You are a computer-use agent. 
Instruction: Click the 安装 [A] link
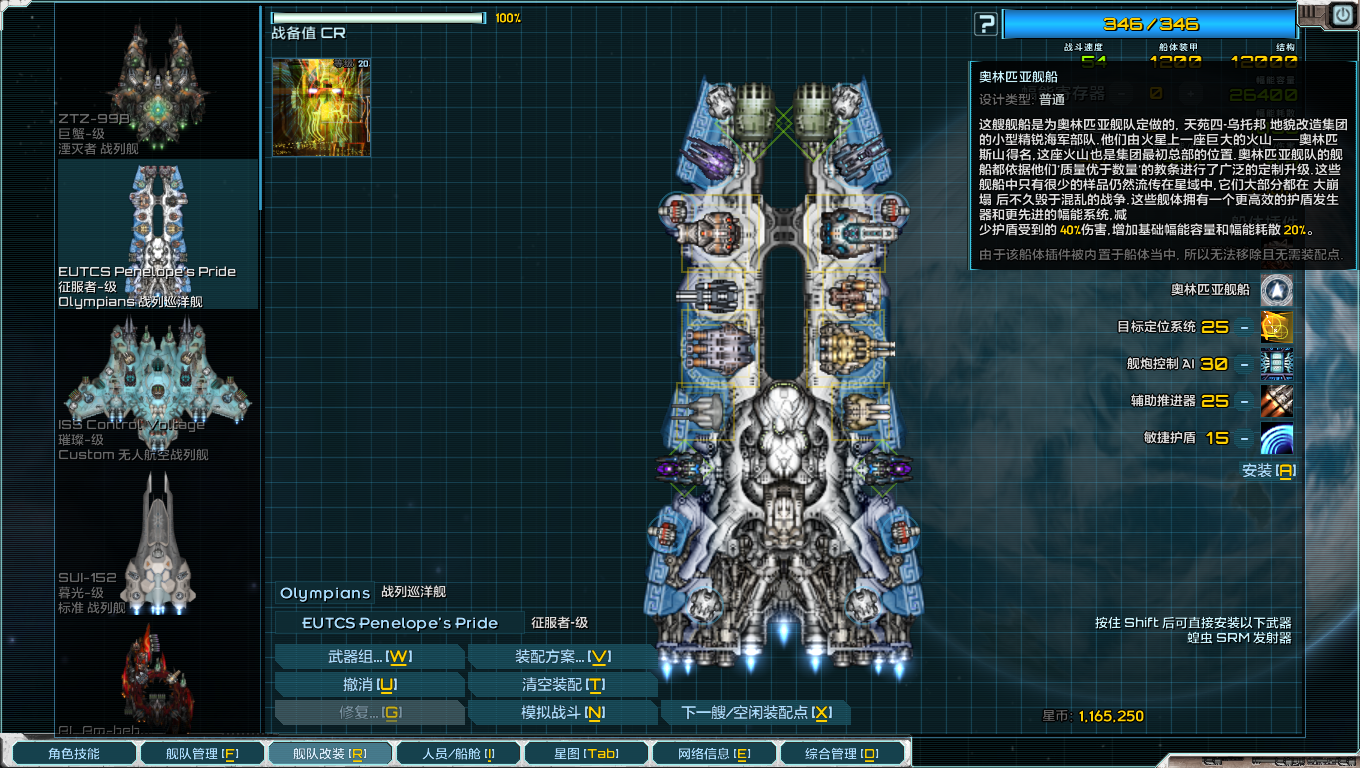coord(1268,470)
